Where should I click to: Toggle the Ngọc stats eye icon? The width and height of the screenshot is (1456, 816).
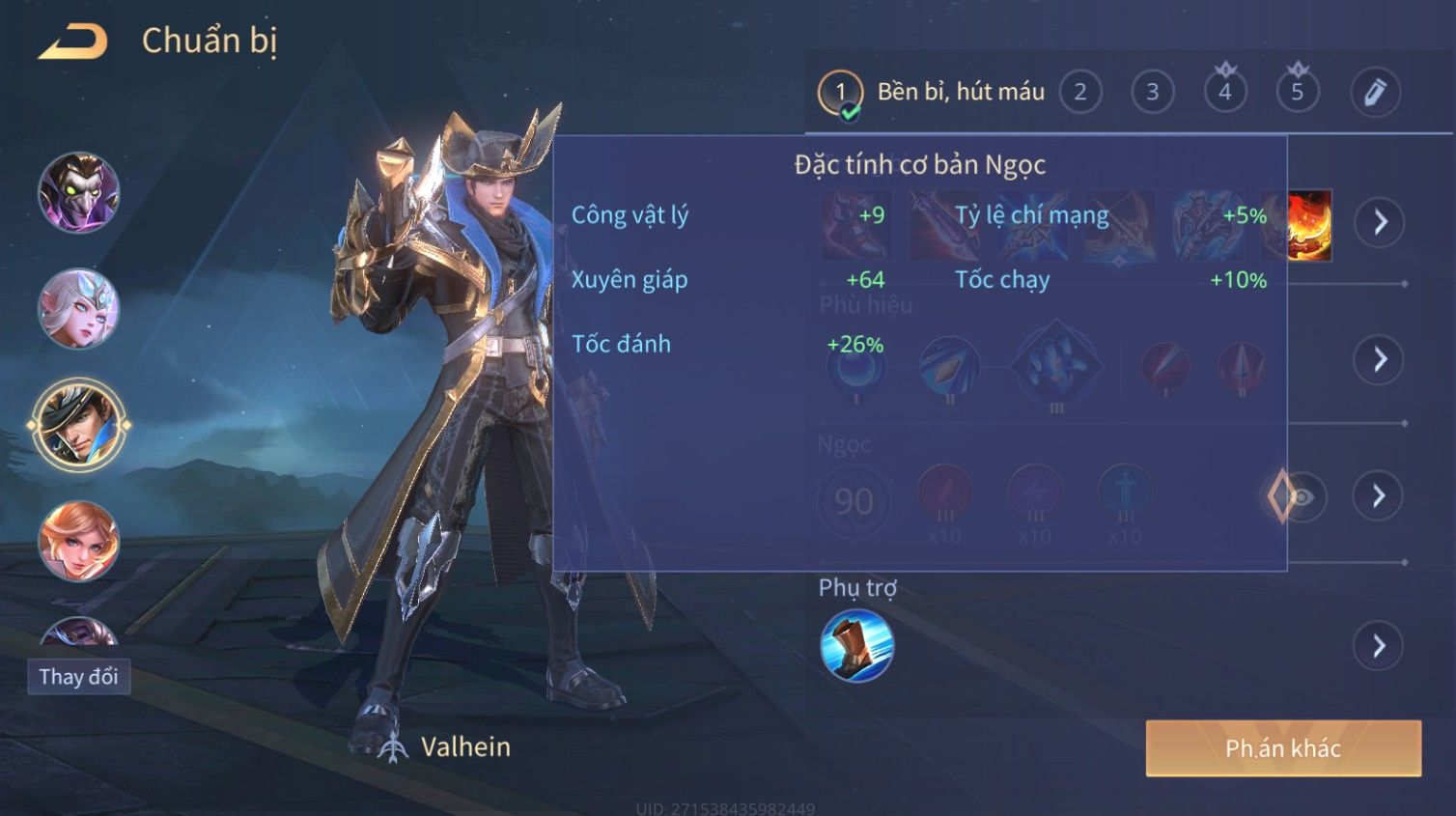point(1302,496)
